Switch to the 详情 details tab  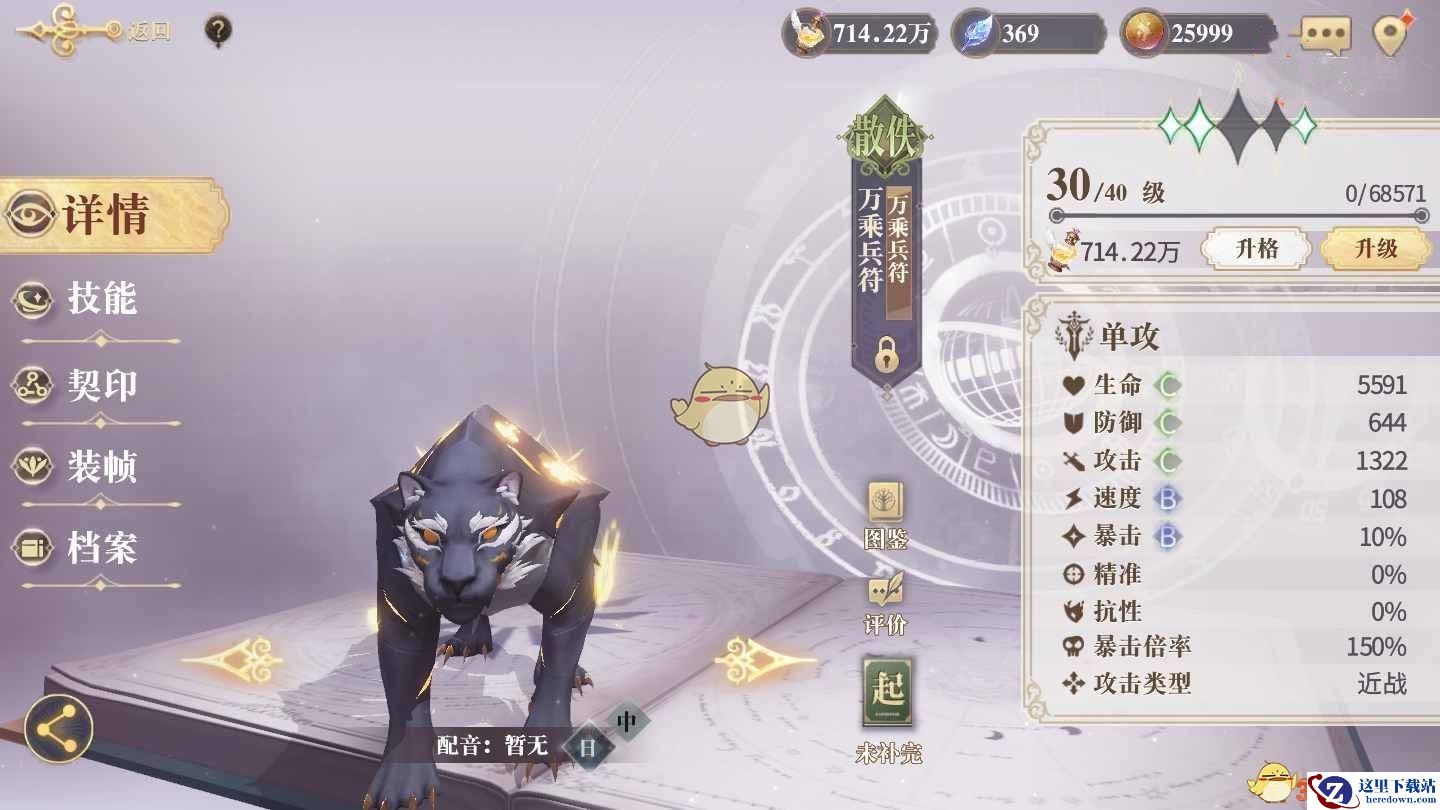107,215
